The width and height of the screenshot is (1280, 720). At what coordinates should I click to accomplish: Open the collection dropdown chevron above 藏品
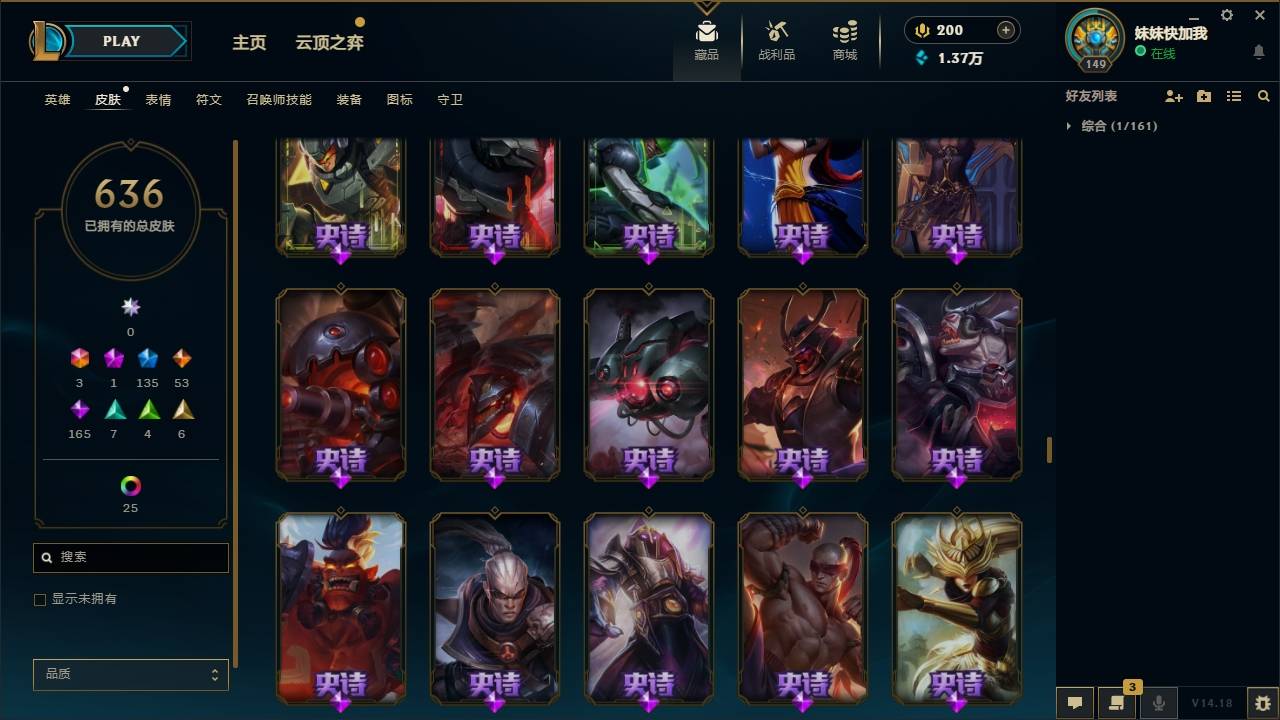click(x=706, y=7)
